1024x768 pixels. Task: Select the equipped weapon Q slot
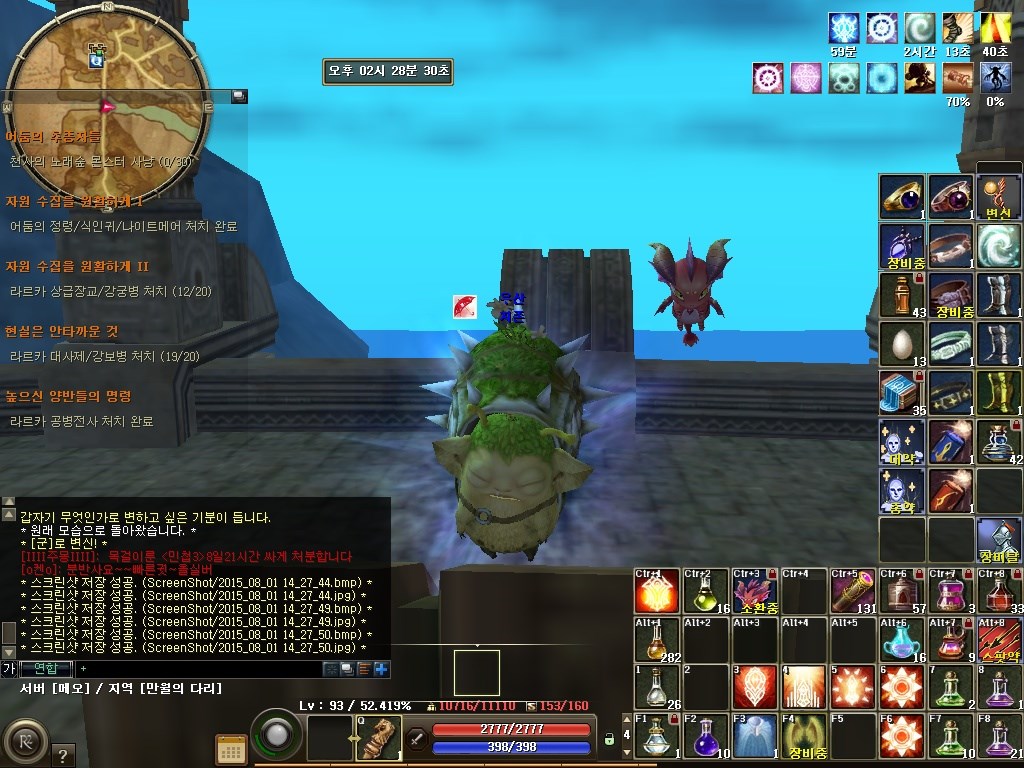pos(378,738)
